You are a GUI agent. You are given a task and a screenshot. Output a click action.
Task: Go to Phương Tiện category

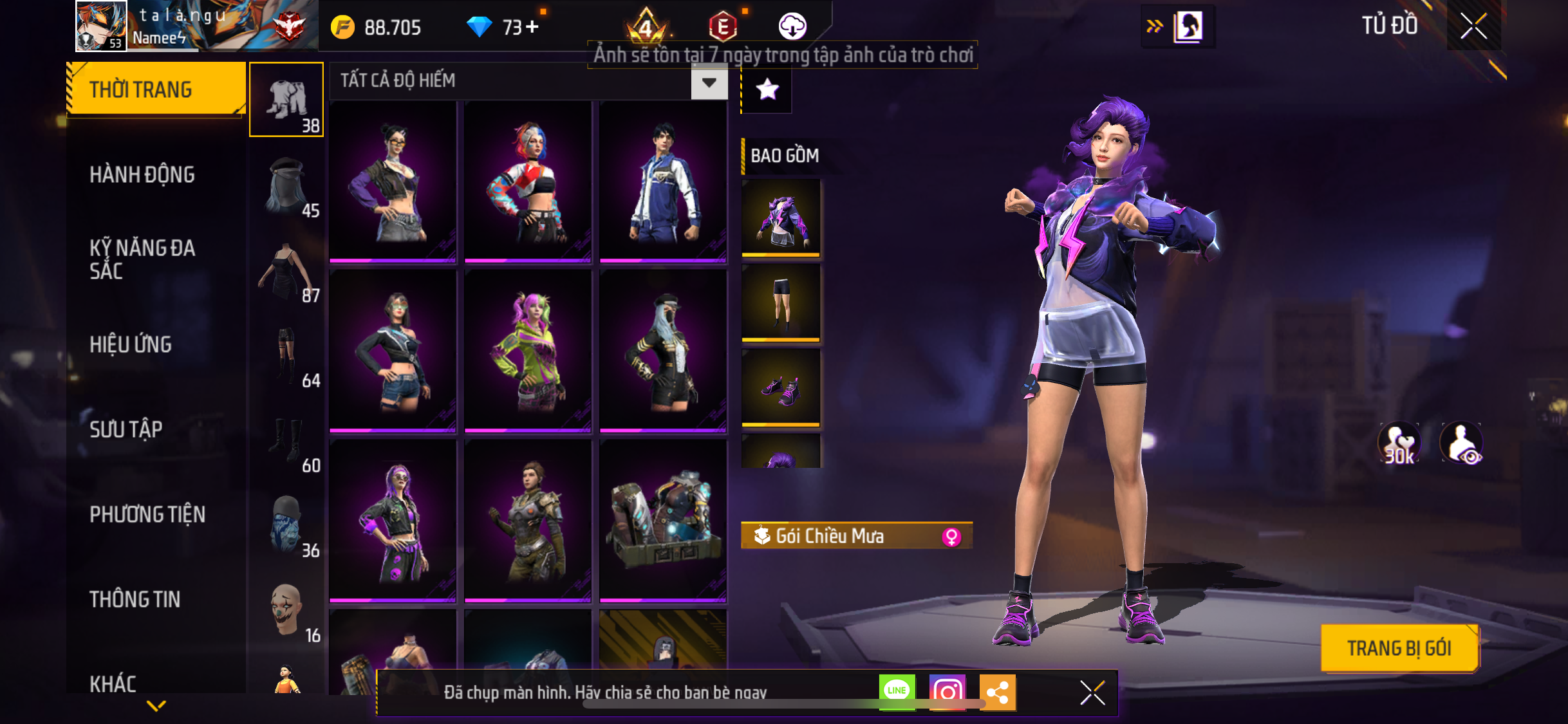click(147, 514)
